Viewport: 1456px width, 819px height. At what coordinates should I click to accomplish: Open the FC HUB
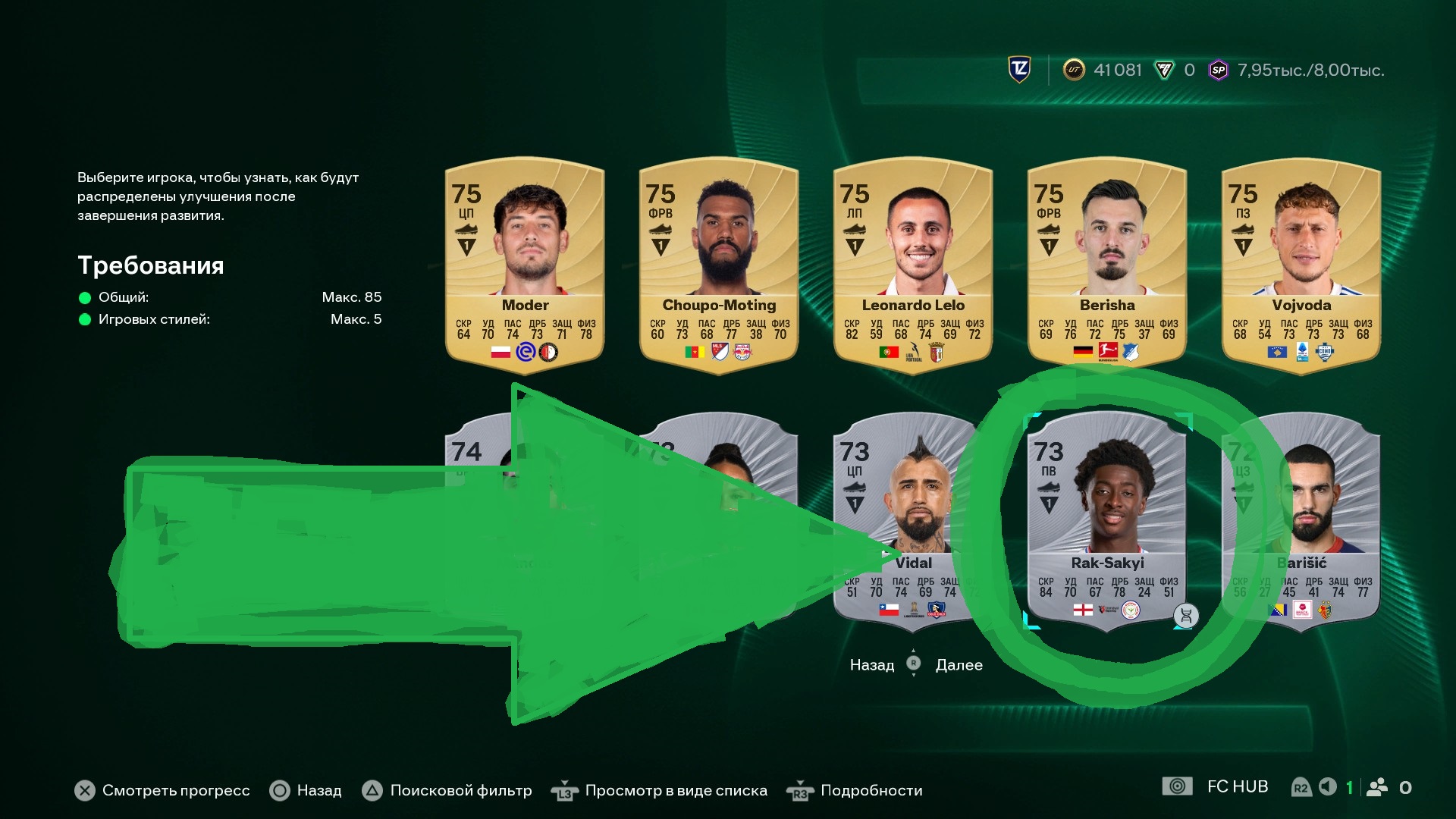[1237, 787]
